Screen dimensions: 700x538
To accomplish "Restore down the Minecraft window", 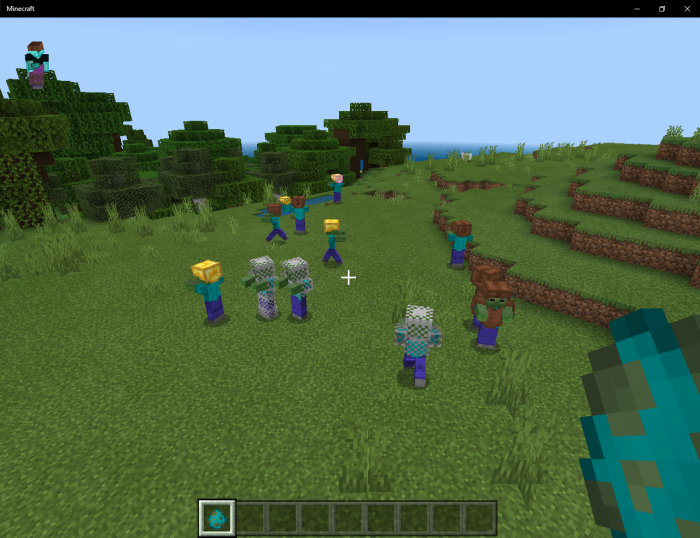I will click(x=661, y=8).
